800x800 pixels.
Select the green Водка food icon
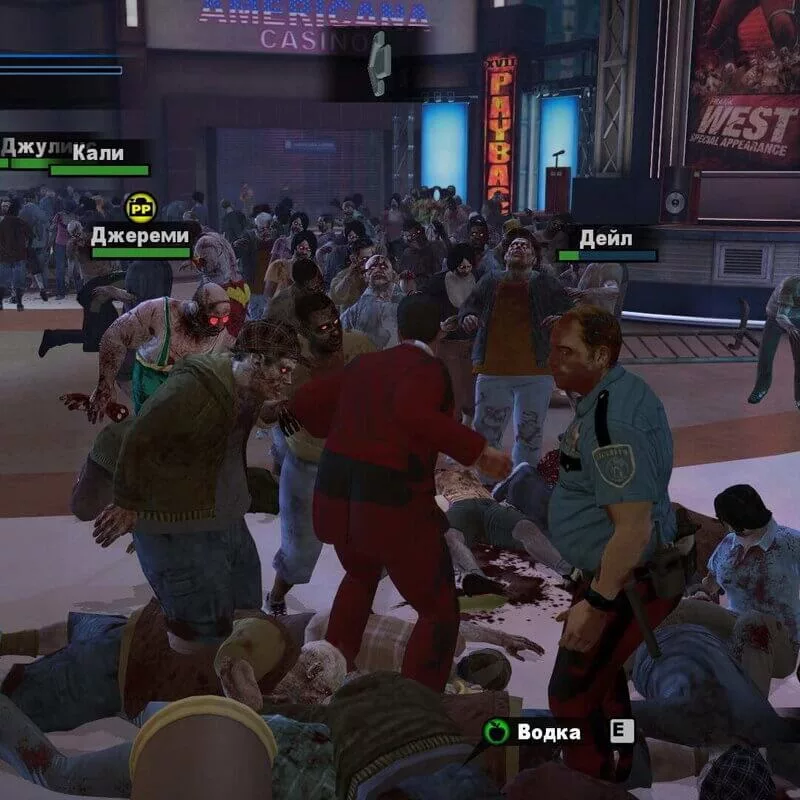coord(496,732)
